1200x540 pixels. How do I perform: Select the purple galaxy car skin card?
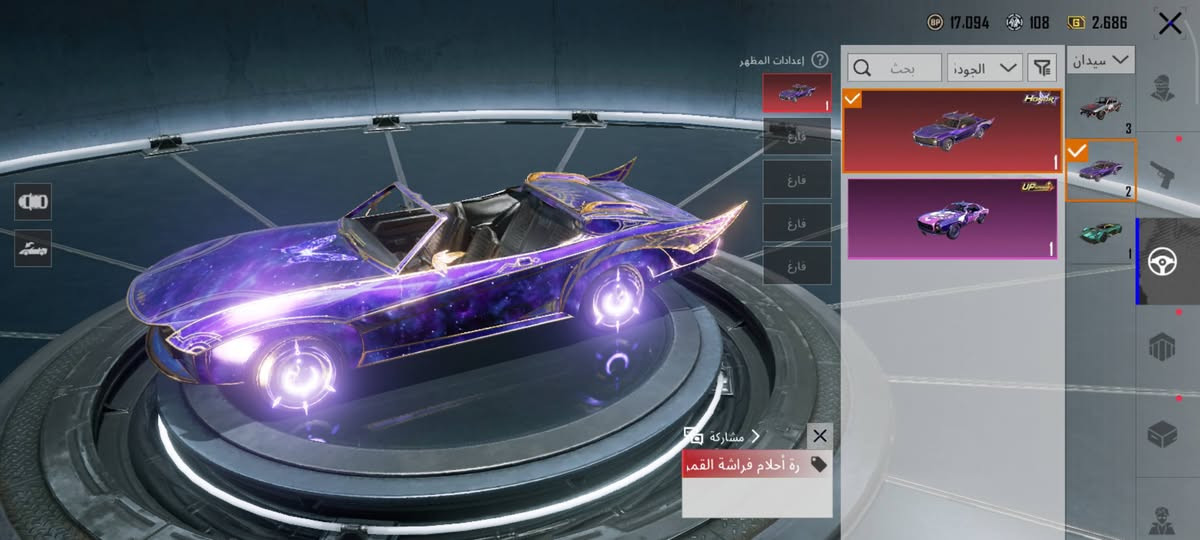click(x=951, y=131)
